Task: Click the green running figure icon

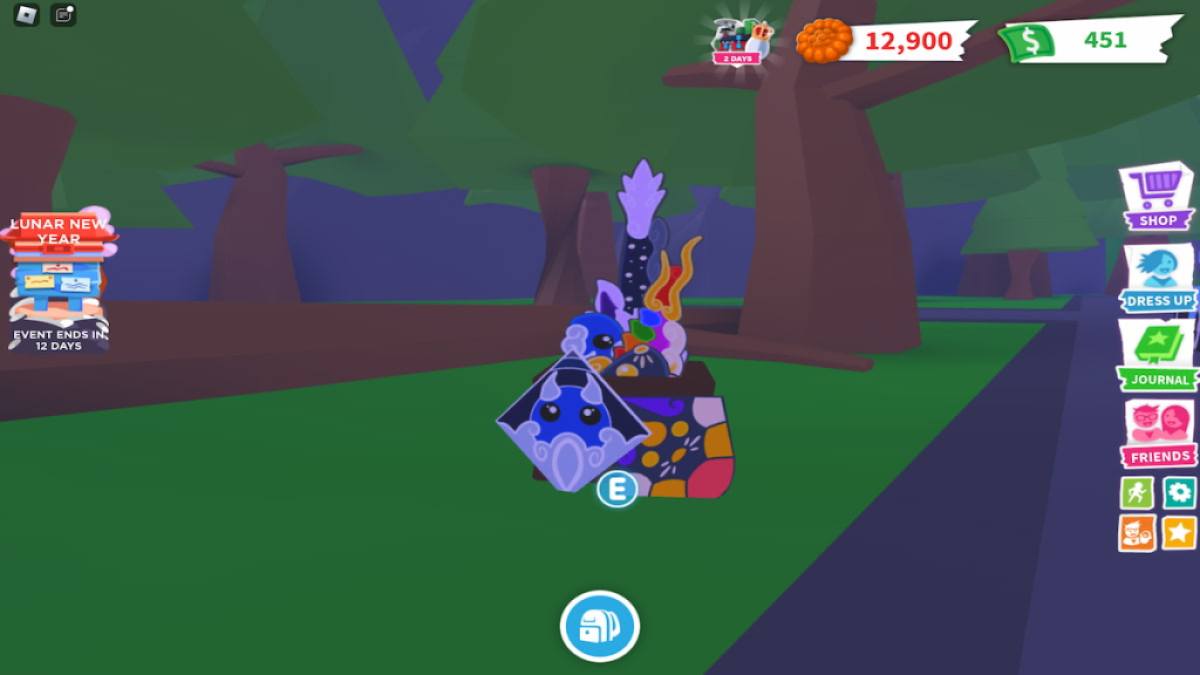Action: [1137, 492]
